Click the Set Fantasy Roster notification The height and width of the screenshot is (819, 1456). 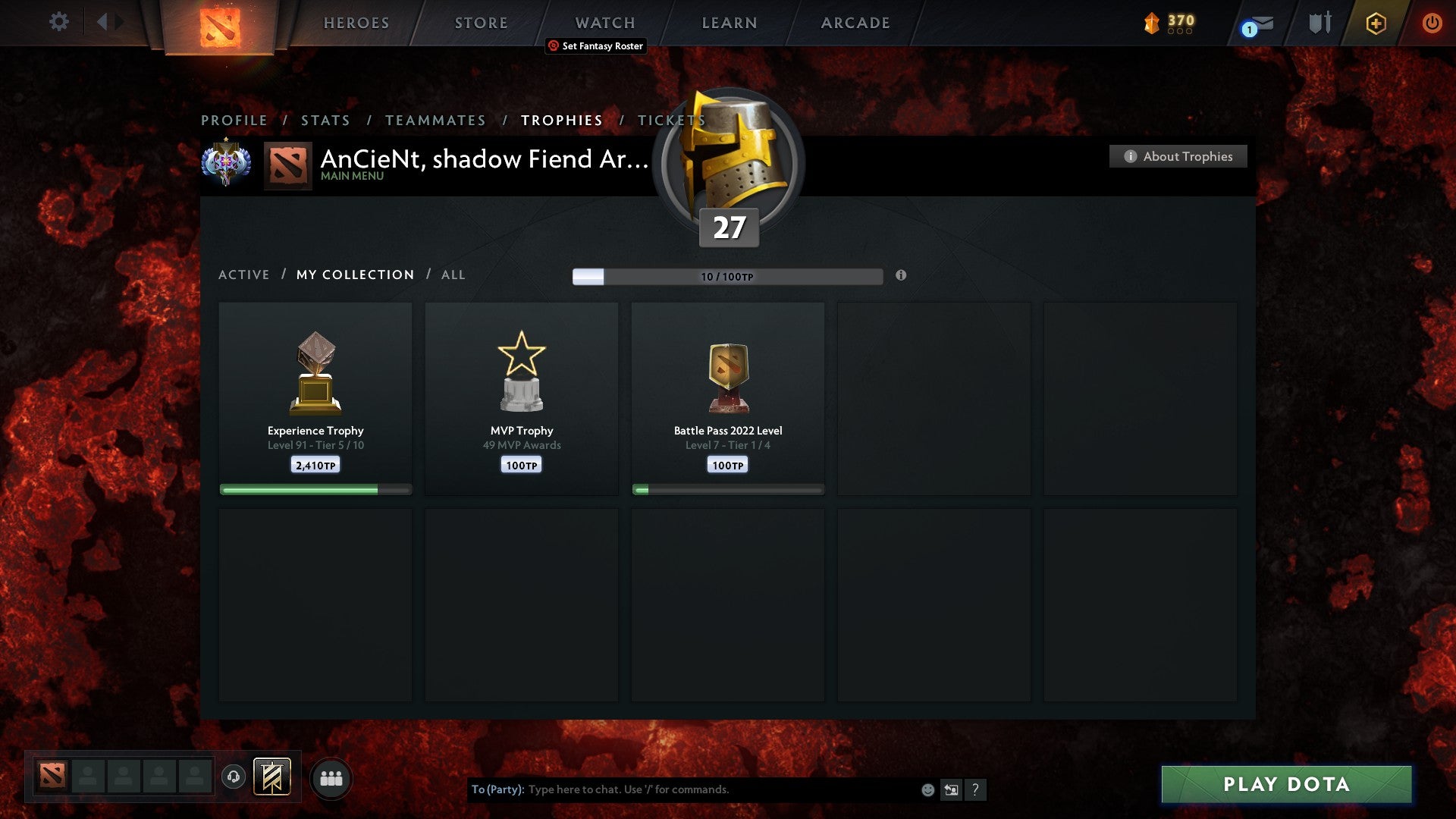[596, 45]
